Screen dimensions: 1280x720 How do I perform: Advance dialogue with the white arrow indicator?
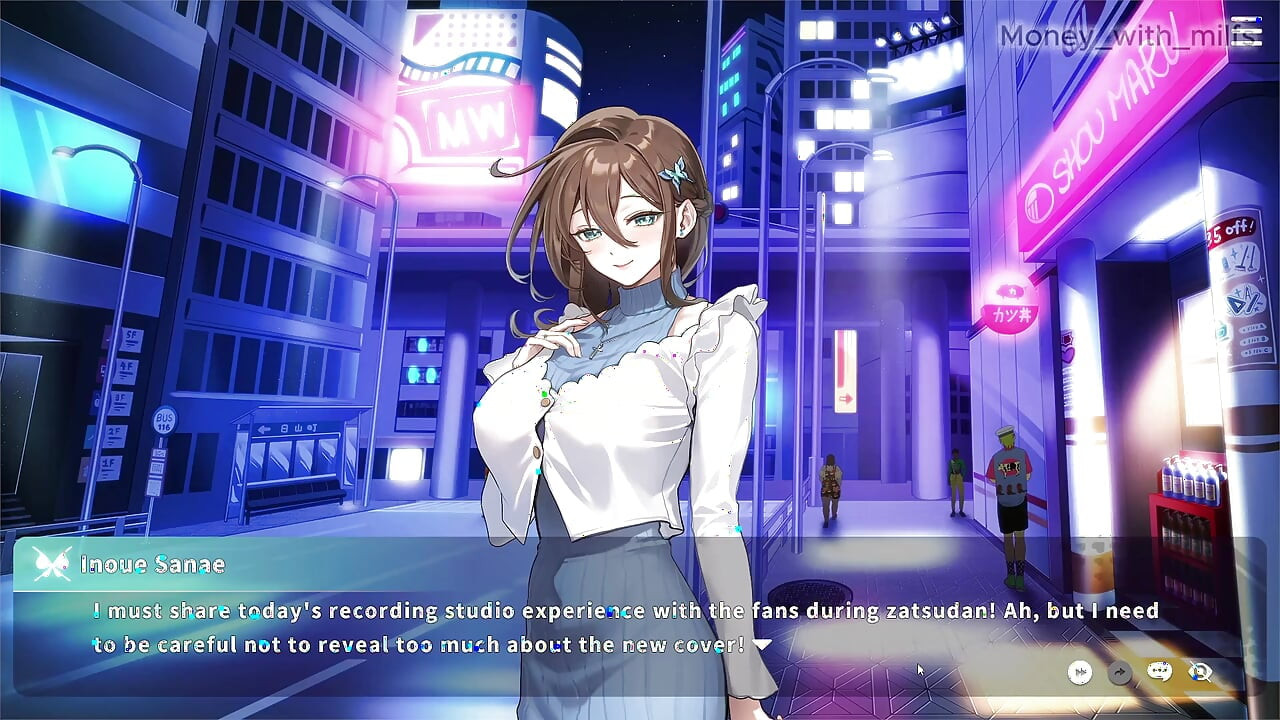pos(762,645)
